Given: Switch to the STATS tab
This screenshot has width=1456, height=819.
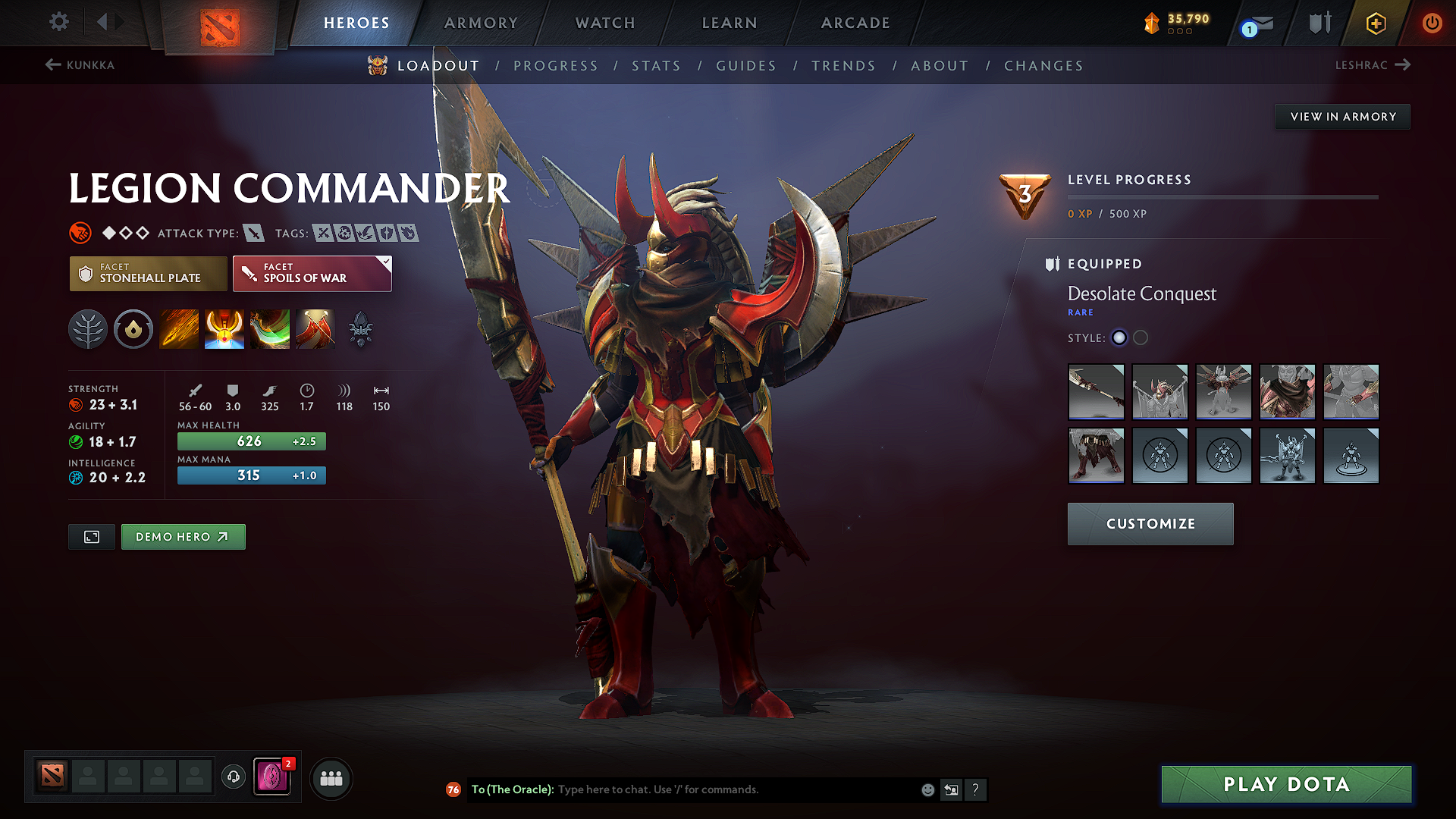Looking at the screenshot, I should click(x=657, y=66).
